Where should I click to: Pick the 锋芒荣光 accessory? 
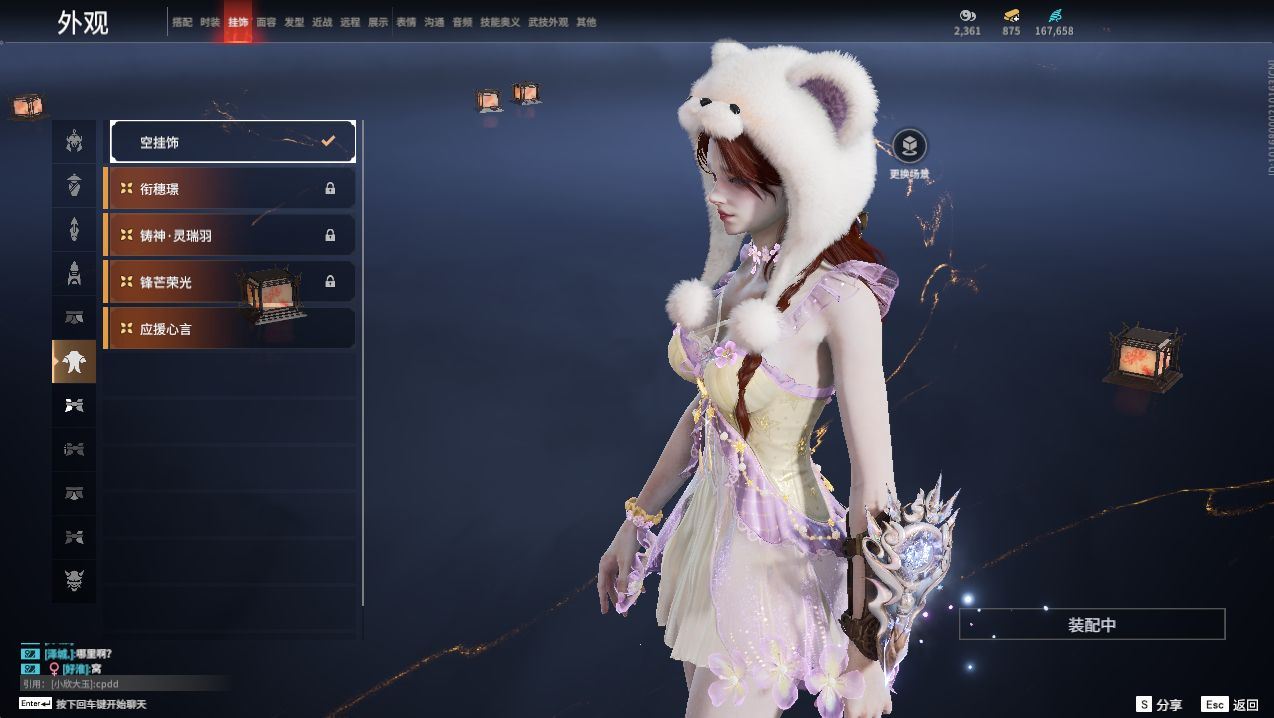[230, 282]
